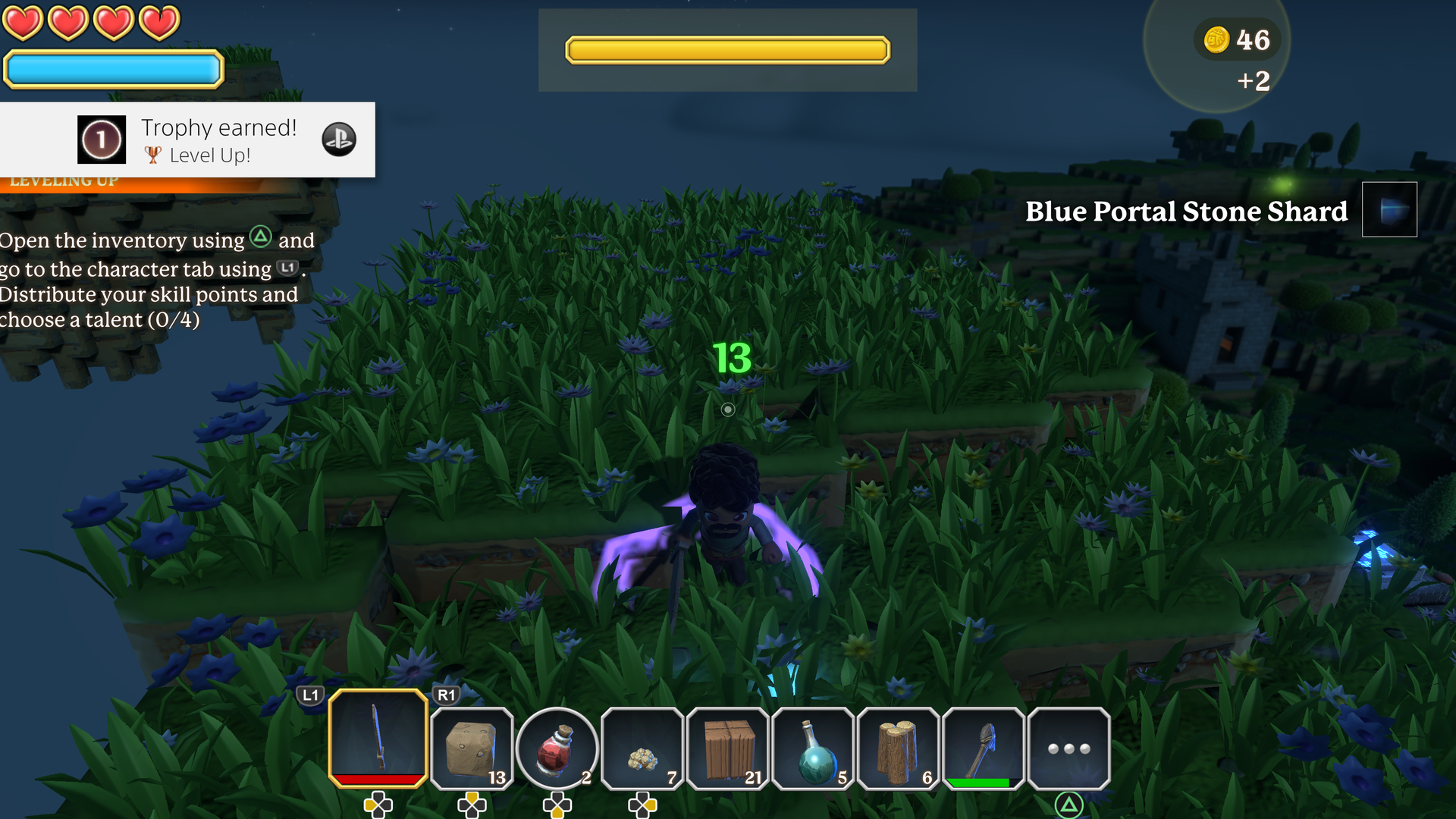Select the pickaxe with green durability bar

tap(984, 747)
